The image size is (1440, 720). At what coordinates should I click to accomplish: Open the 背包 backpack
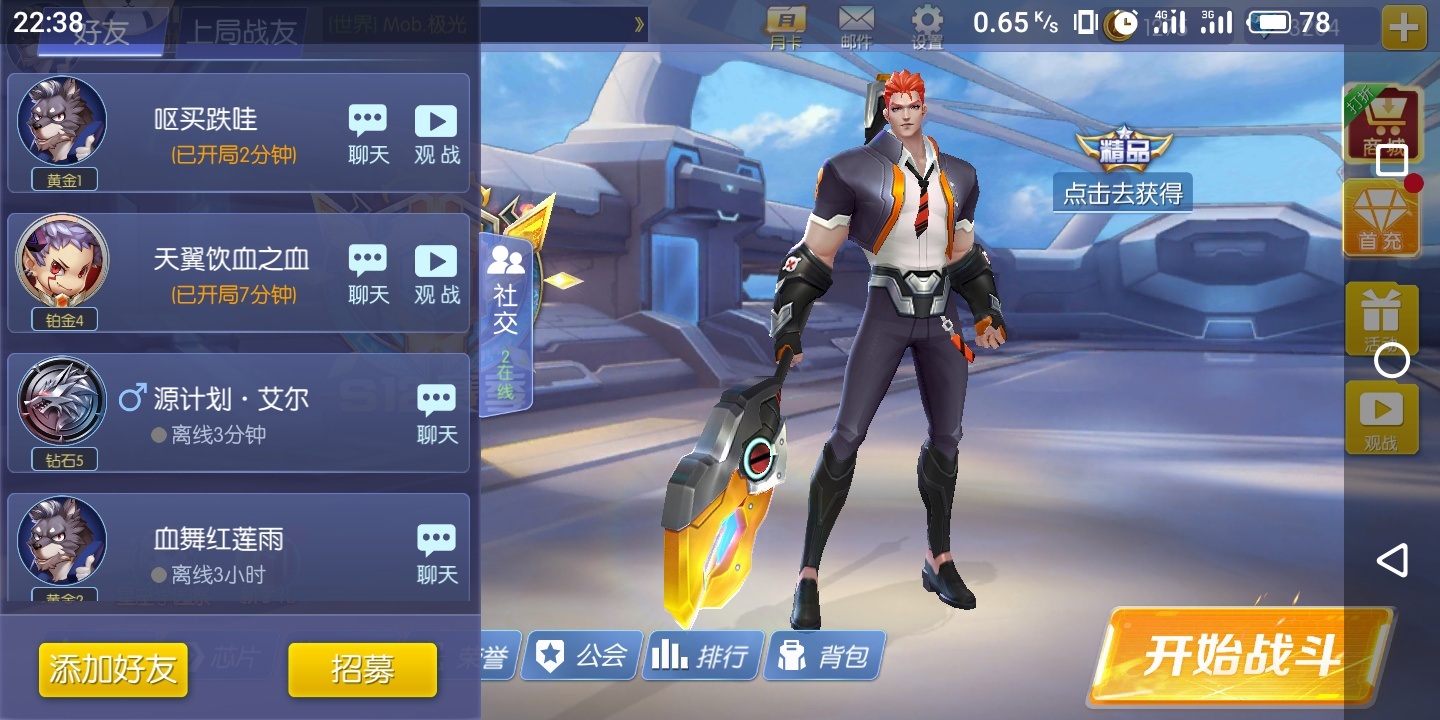tap(824, 656)
